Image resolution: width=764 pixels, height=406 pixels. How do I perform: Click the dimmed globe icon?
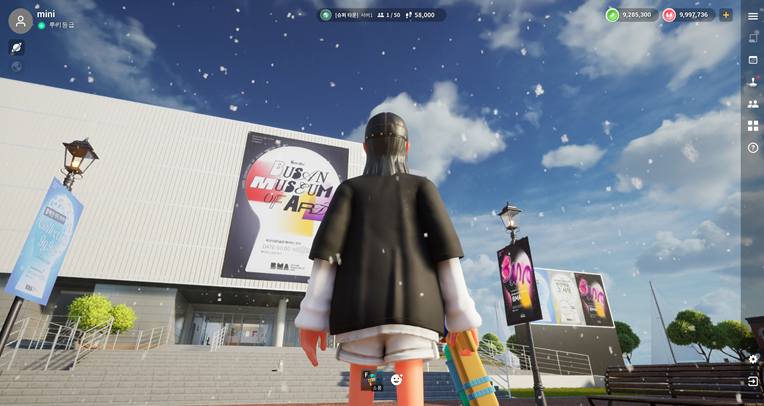[x=16, y=67]
